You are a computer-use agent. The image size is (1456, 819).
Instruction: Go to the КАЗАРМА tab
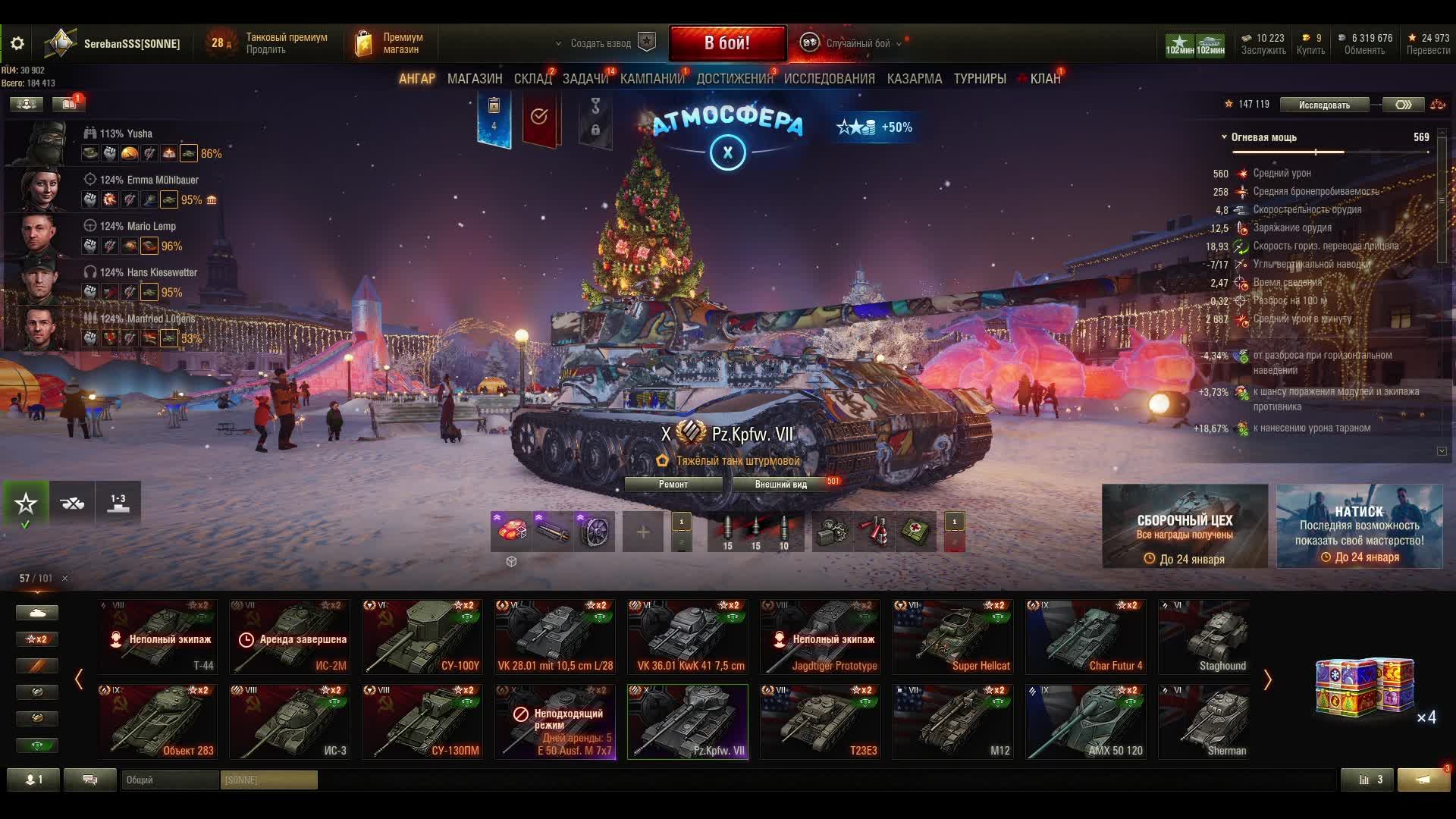(914, 79)
